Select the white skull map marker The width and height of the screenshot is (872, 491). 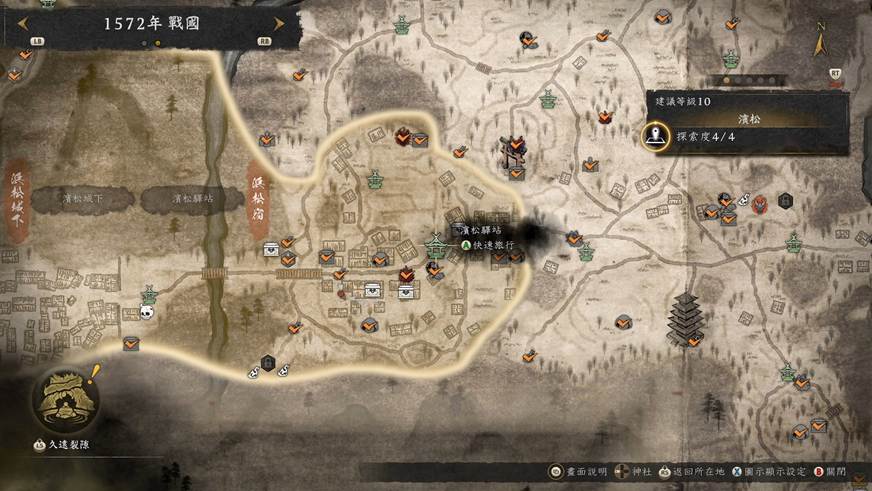click(147, 313)
